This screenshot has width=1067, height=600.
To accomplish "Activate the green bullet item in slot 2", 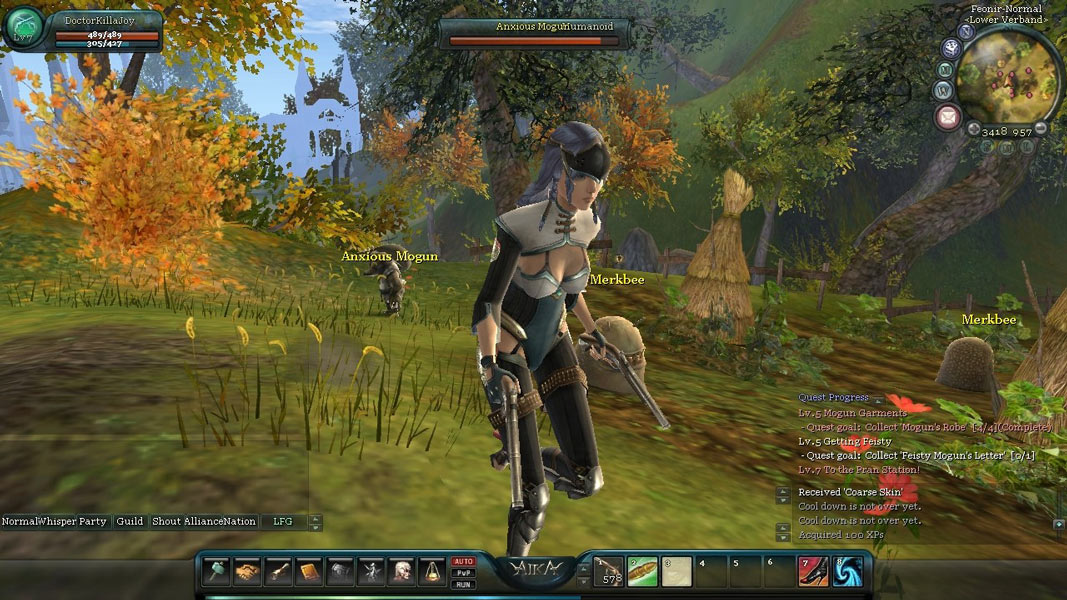I will (x=642, y=571).
